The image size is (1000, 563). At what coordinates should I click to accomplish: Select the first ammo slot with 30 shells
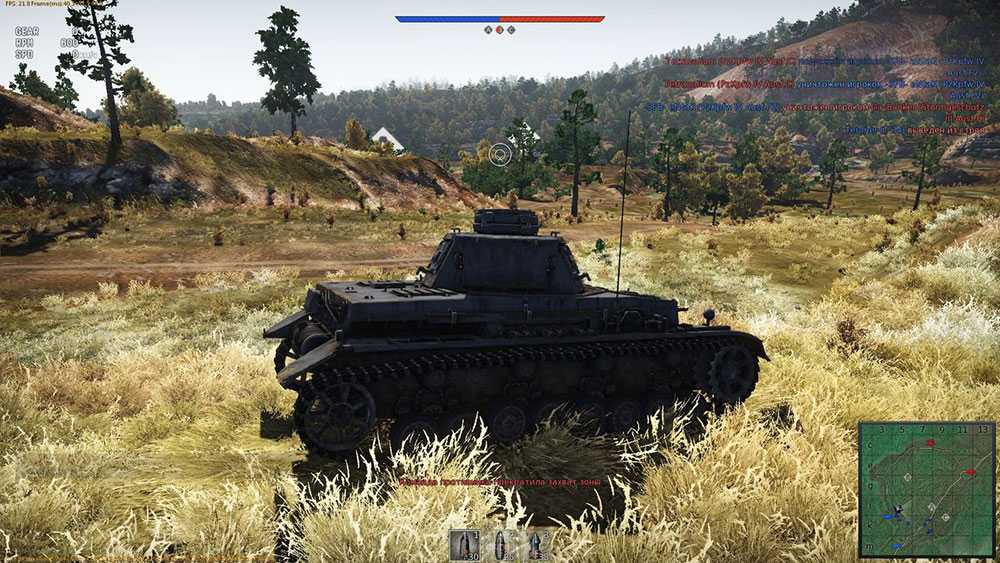pyautogui.click(x=465, y=545)
